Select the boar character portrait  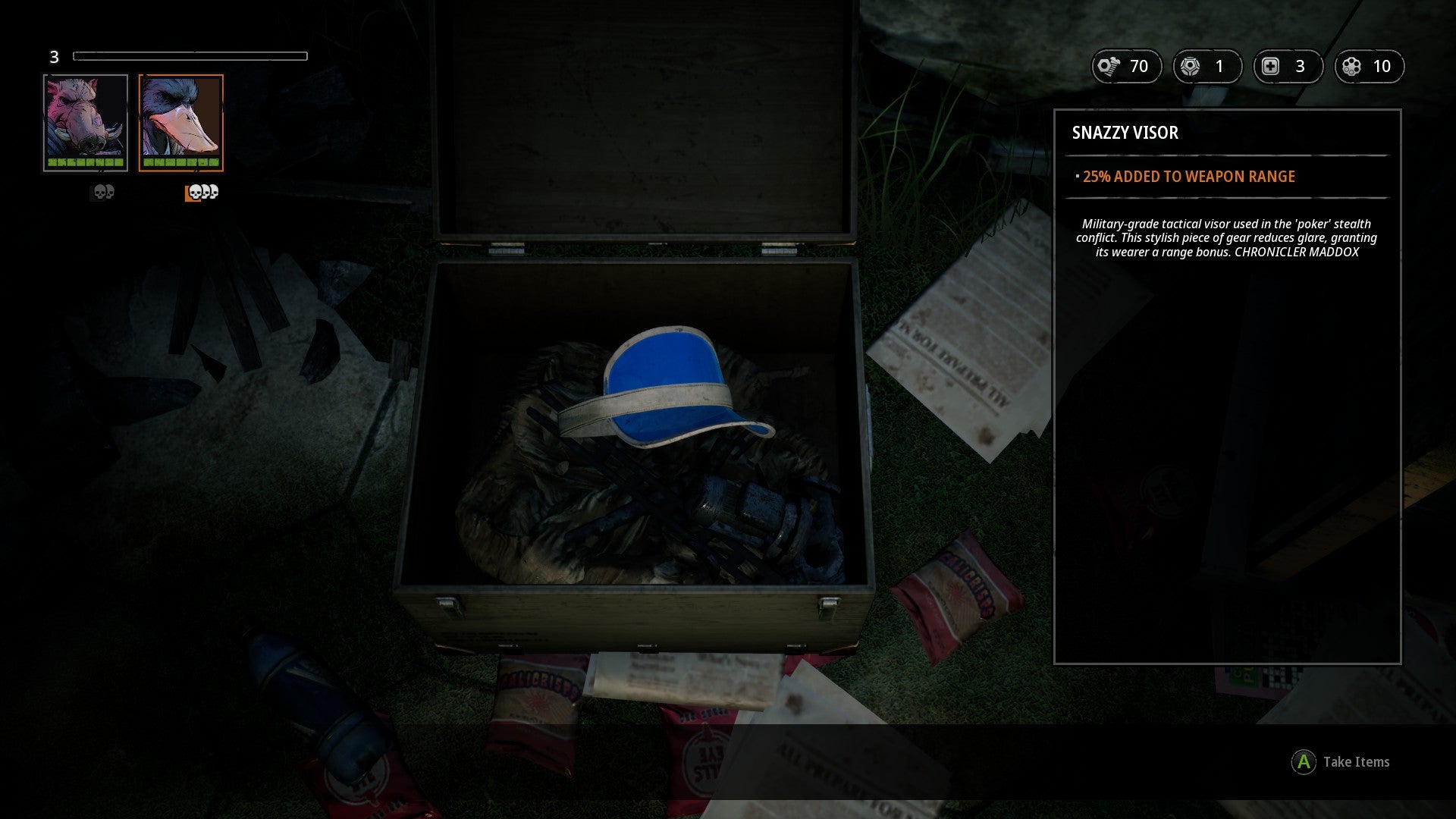pyautogui.click(x=86, y=122)
